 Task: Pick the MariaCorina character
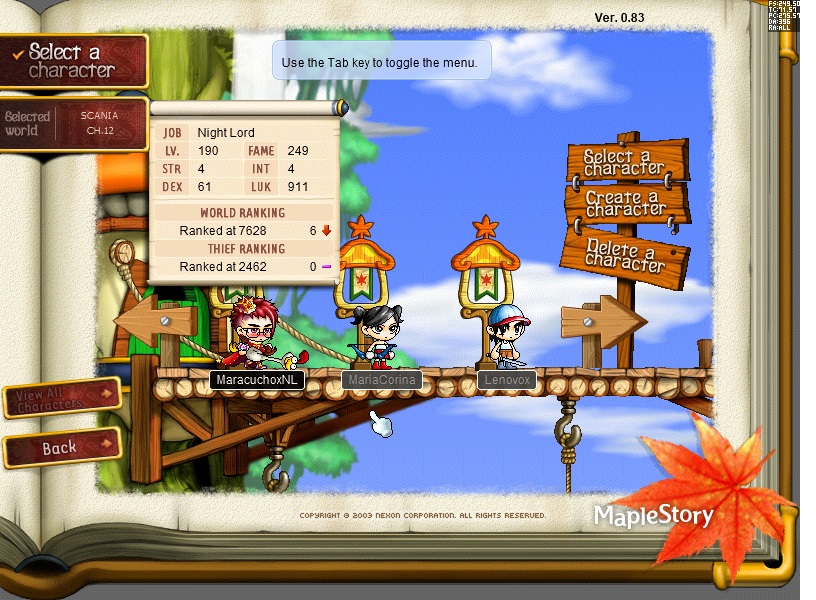click(378, 335)
